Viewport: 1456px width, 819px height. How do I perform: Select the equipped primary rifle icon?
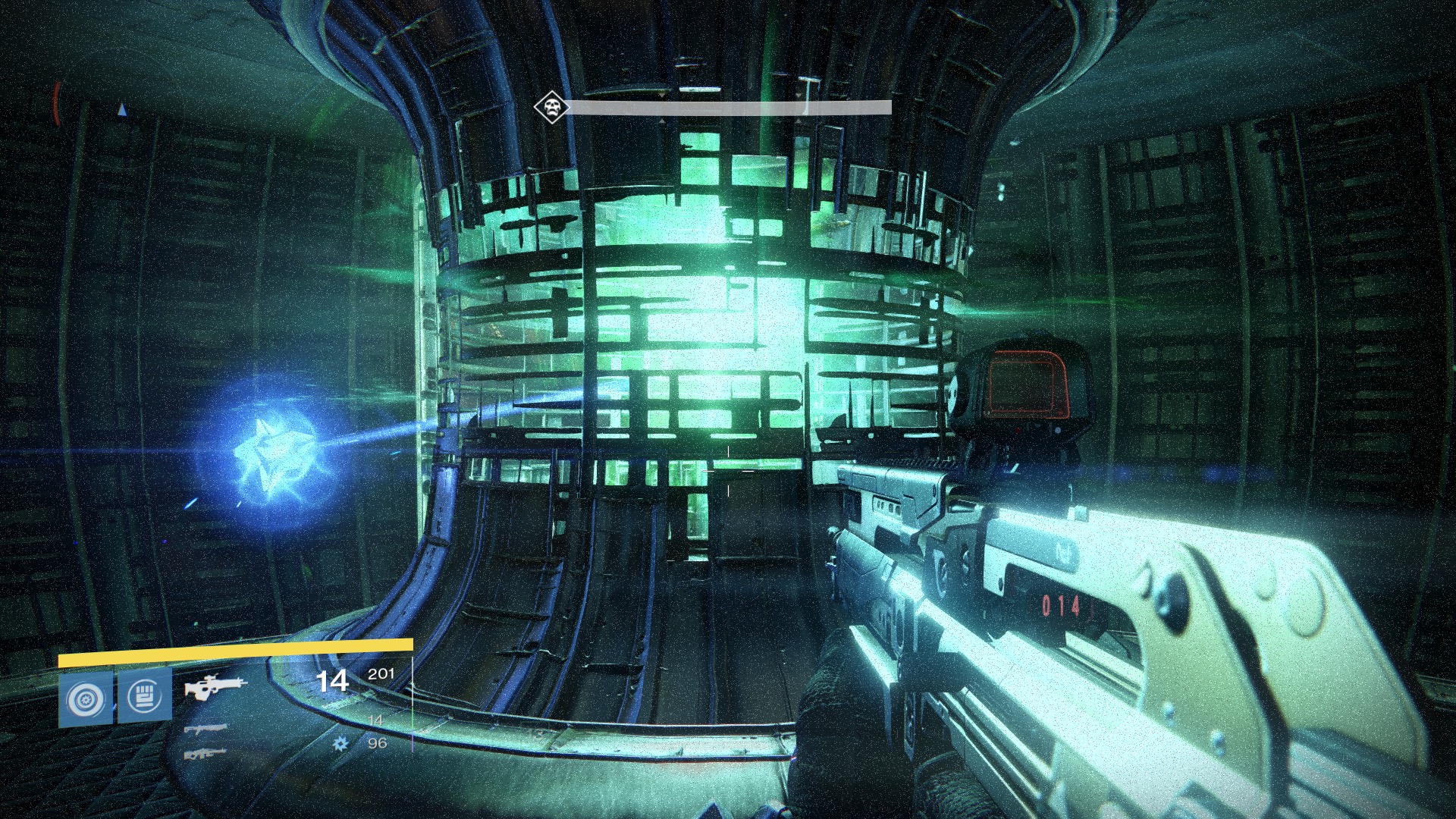tap(215, 688)
